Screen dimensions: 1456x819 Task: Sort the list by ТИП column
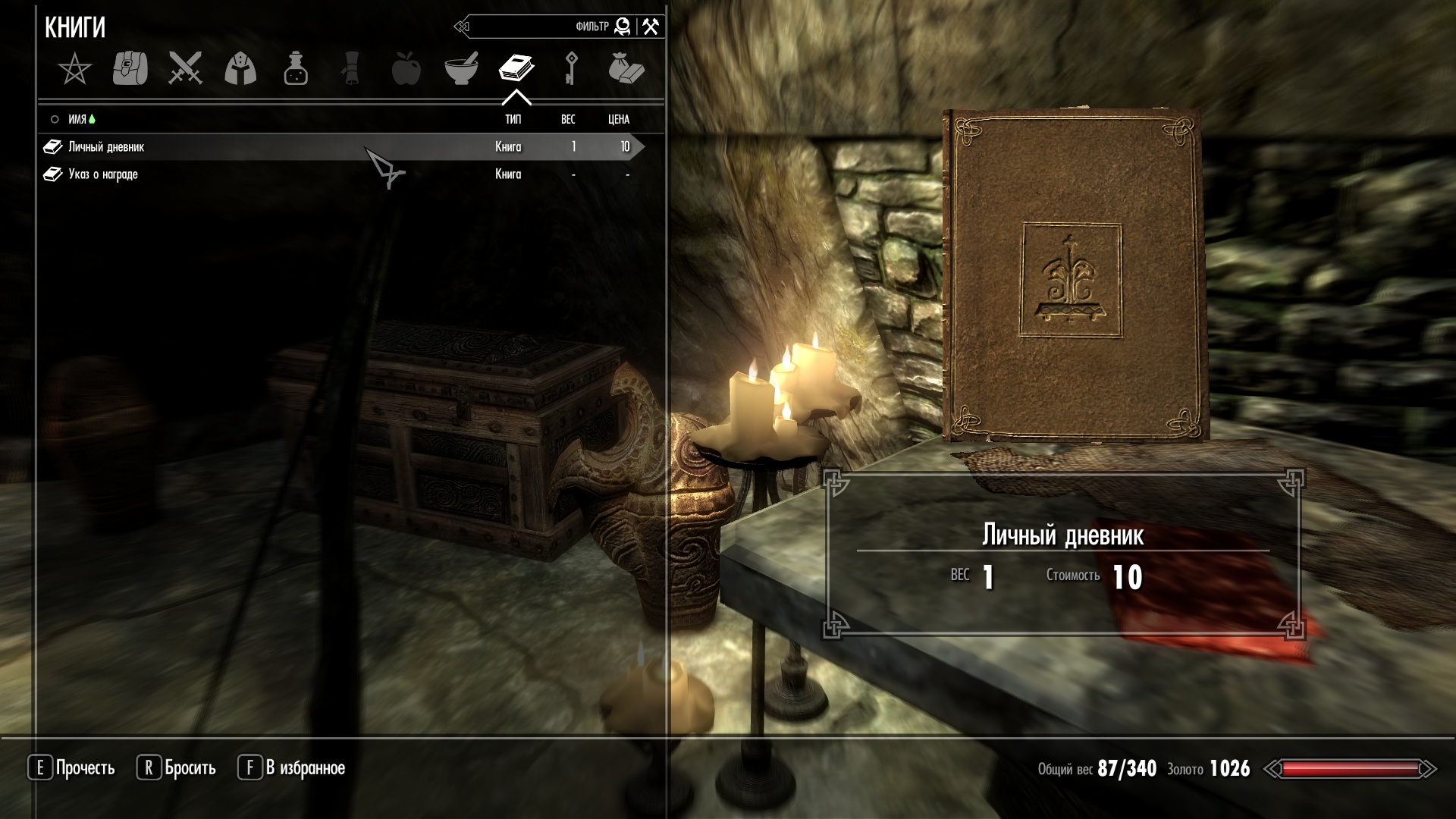point(513,119)
